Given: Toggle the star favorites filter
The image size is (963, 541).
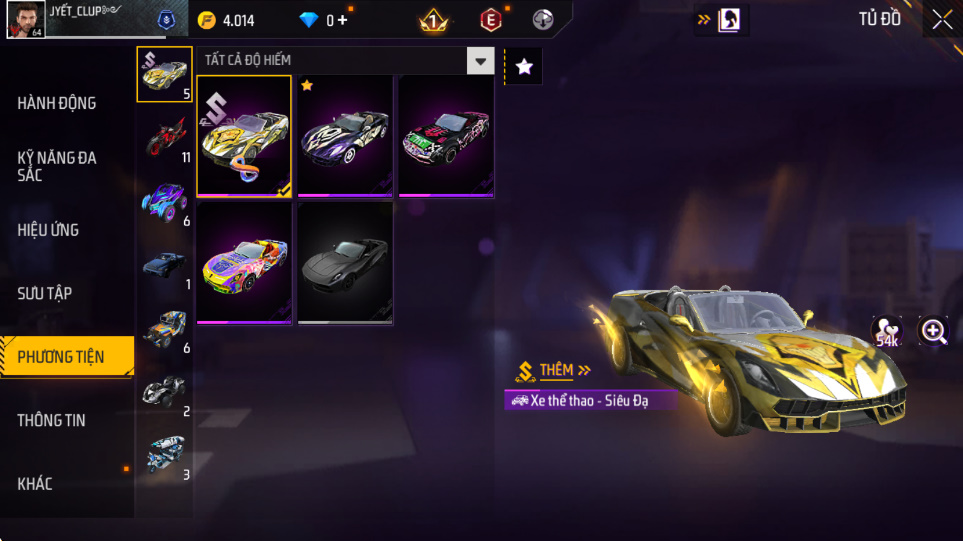Looking at the screenshot, I should pos(524,67).
